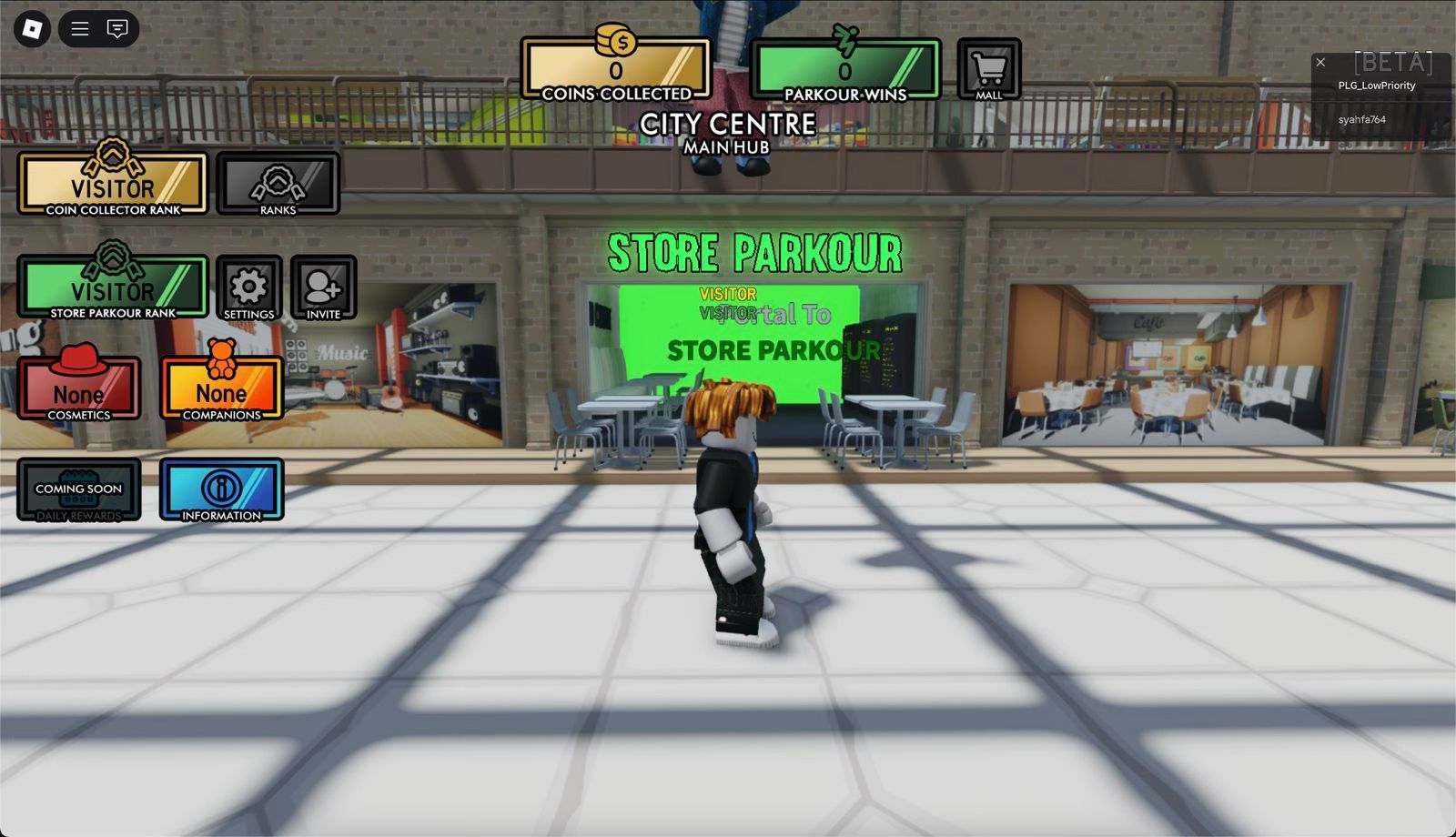Image resolution: width=1456 pixels, height=837 pixels.
Task: Click the Visitor Store Parkour Rank badge
Action: [x=113, y=287]
